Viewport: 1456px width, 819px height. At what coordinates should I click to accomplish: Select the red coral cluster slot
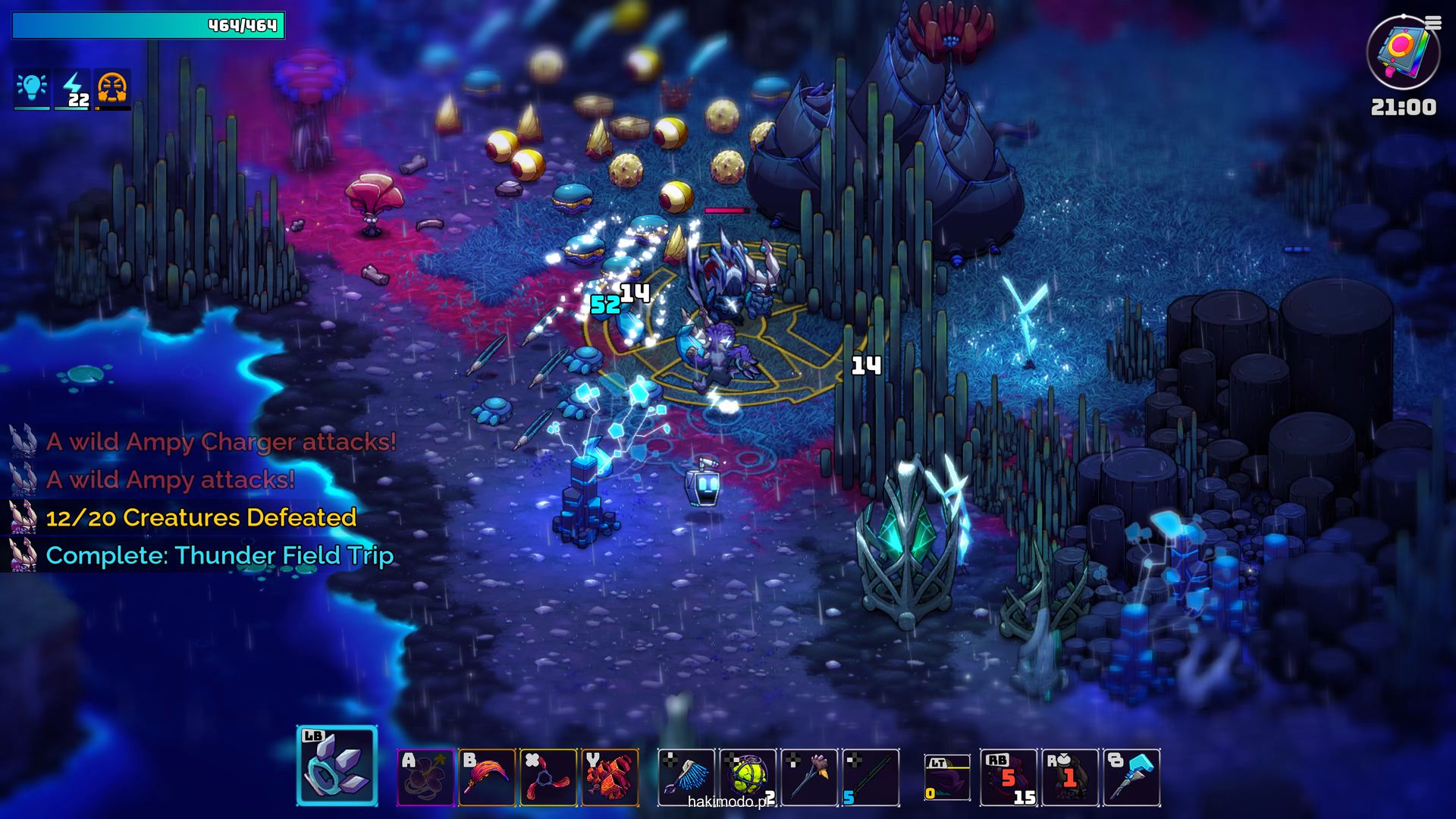610,777
